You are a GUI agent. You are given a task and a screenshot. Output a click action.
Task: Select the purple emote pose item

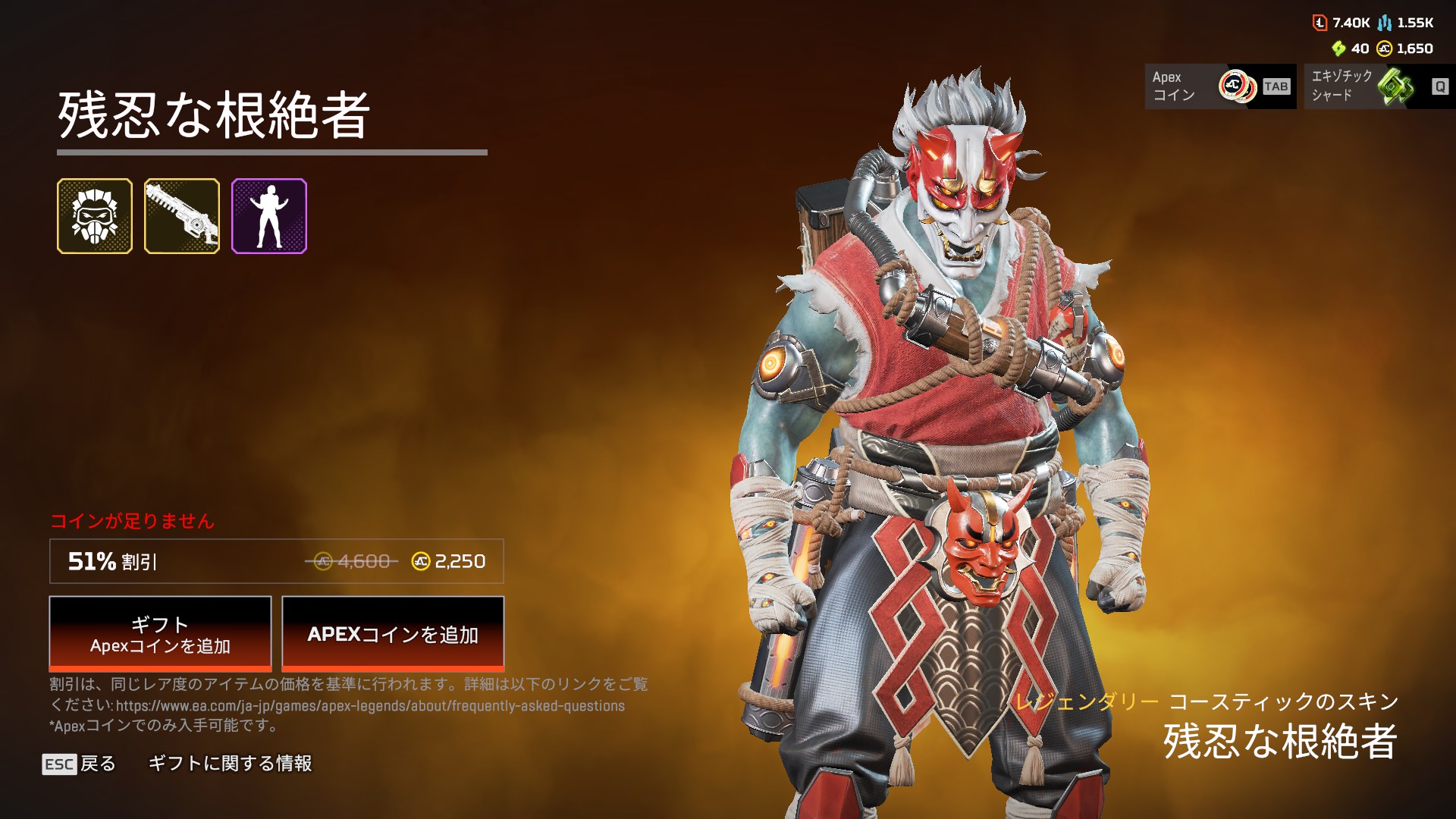point(269,216)
